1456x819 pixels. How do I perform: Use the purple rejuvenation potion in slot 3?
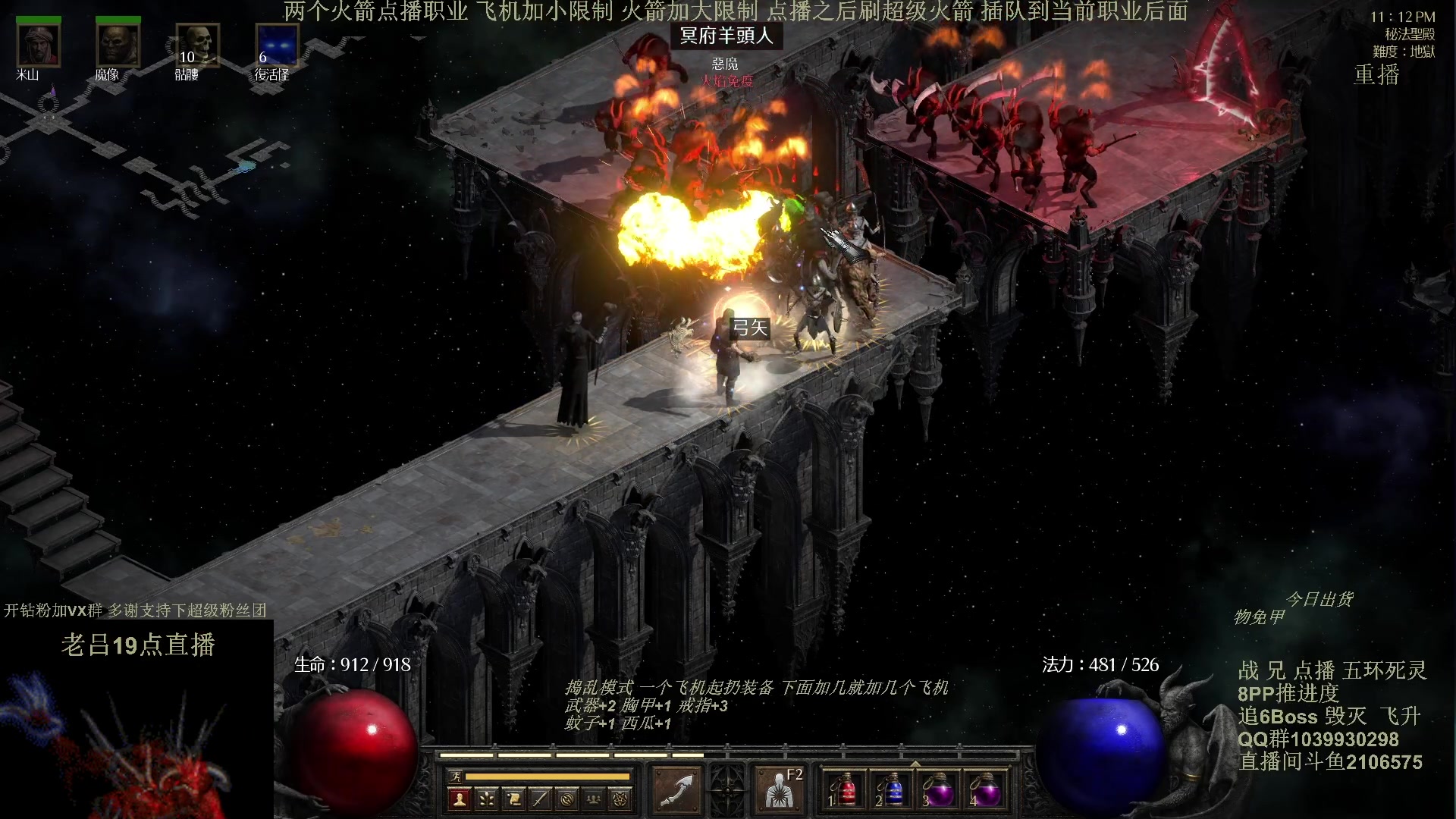click(938, 789)
